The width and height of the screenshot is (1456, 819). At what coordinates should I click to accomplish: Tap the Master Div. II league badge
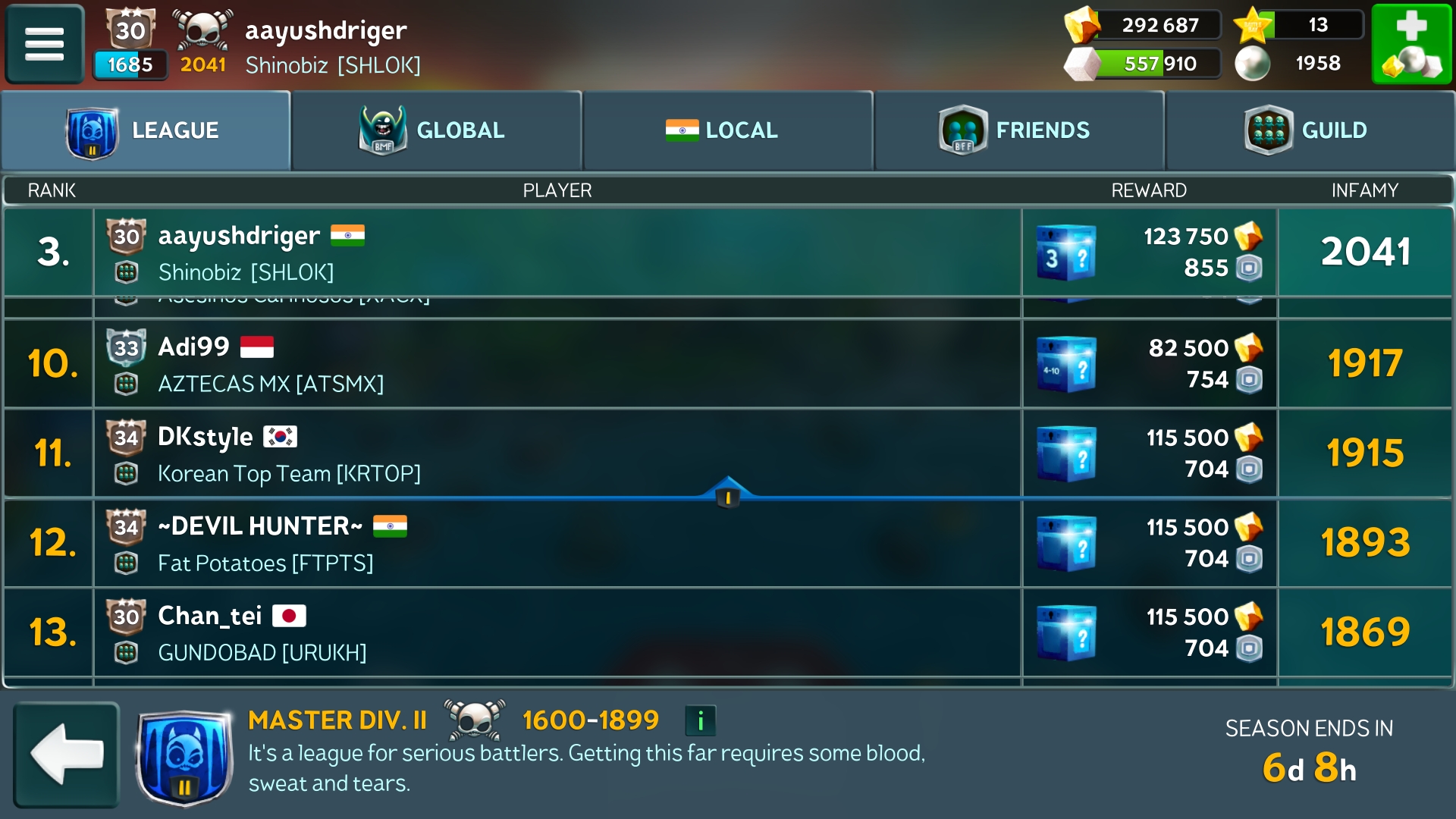[x=184, y=757]
